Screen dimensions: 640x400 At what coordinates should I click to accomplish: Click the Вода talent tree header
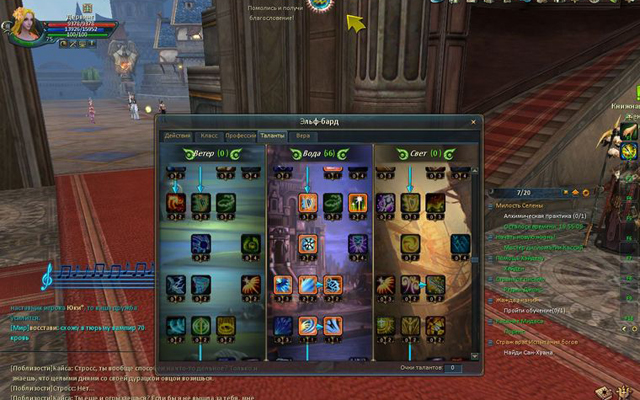pyautogui.click(x=319, y=154)
